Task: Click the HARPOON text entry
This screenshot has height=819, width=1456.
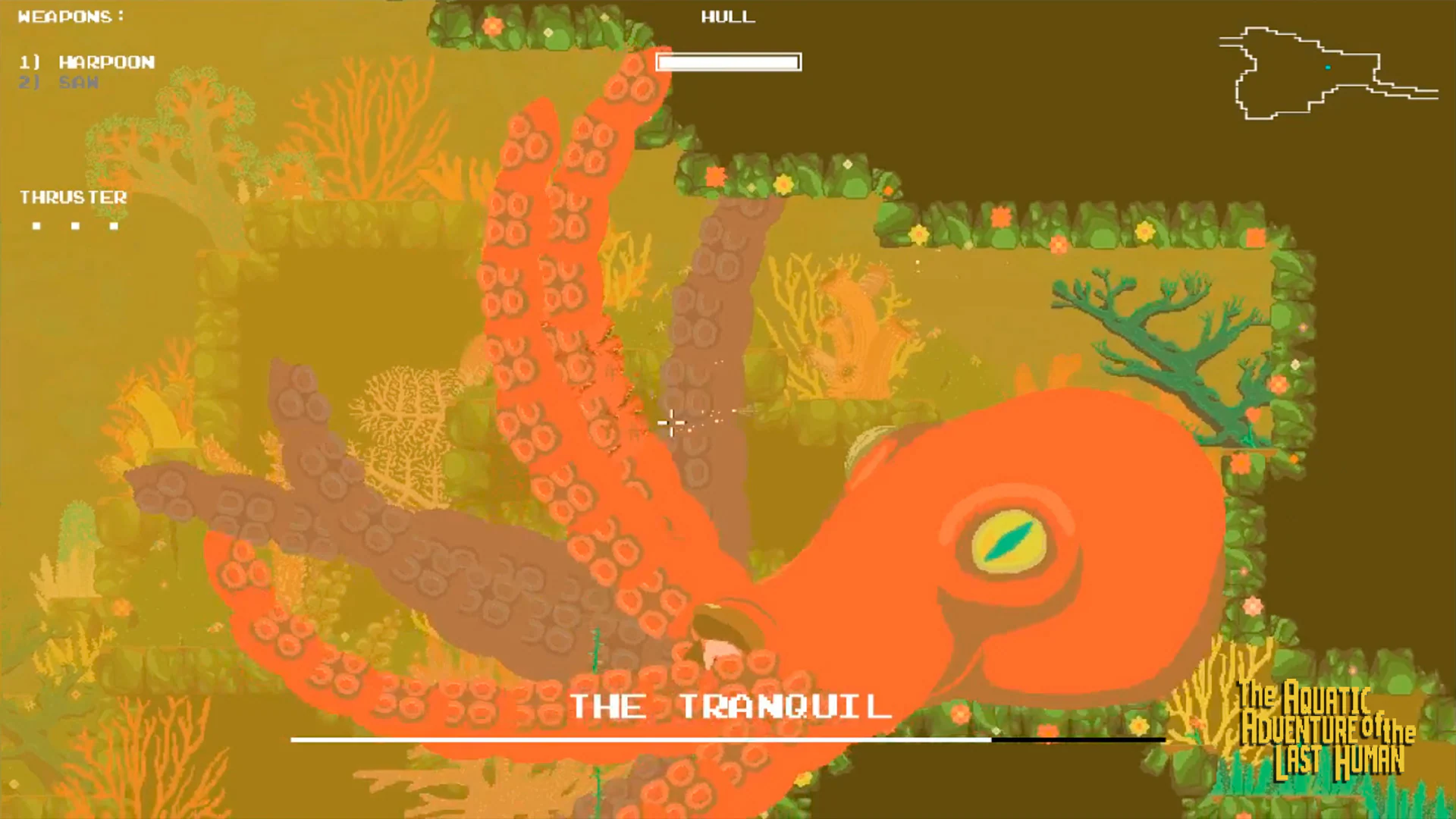Action: point(106,62)
